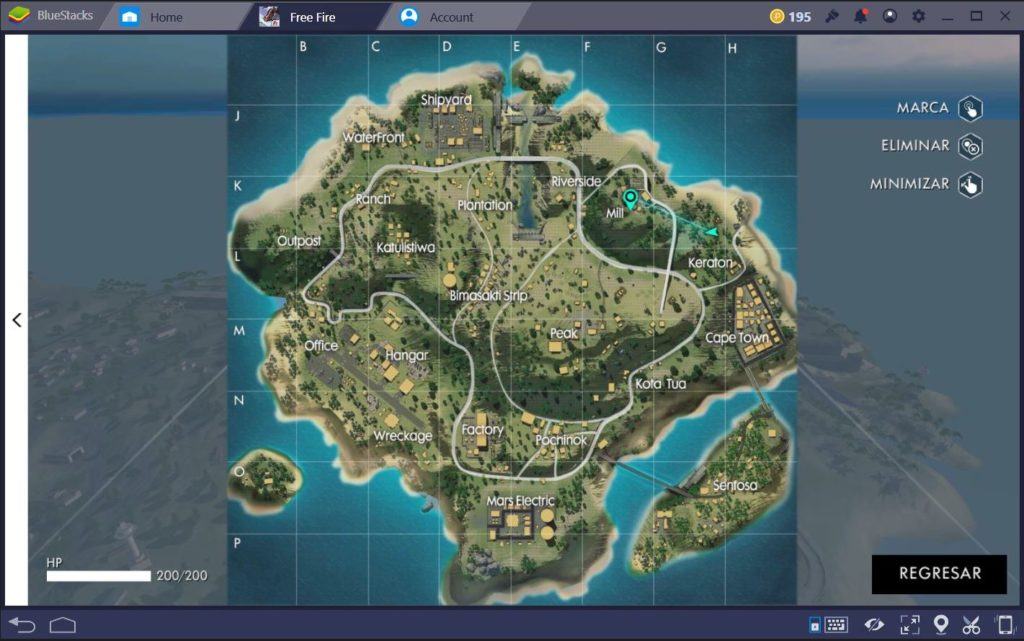1024x641 pixels.
Task: Minimize the map with MINIMIZAR
Action: coord(969,185)
